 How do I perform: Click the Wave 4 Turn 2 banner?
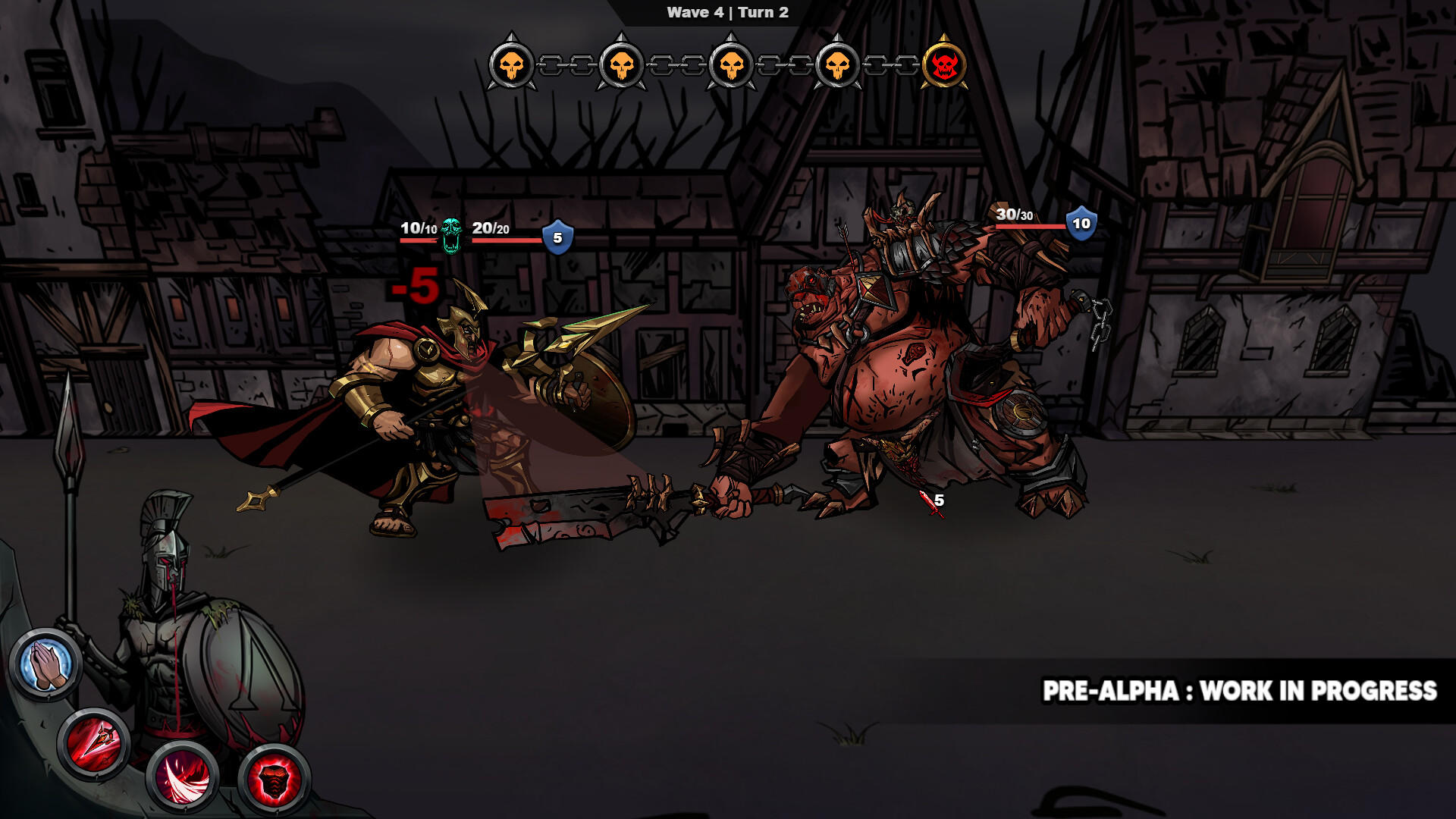pyautogui.click(x=727, y=11)
